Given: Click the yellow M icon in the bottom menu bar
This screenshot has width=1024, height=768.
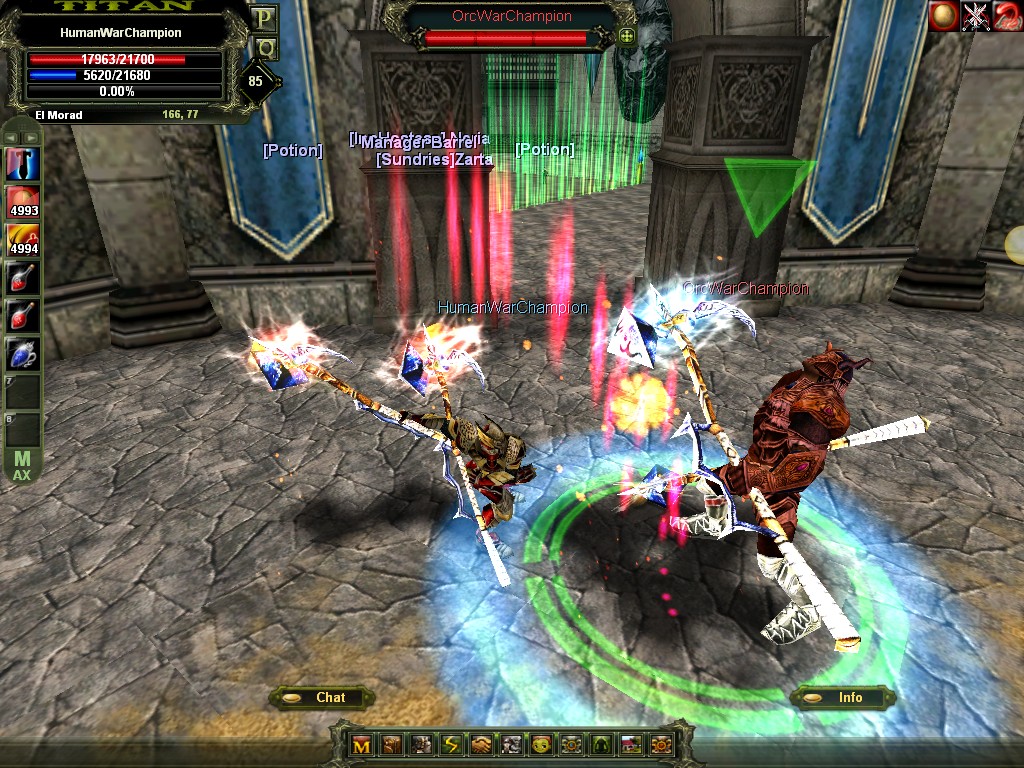Looking at the screenshot, I should [x=363, y=745].
